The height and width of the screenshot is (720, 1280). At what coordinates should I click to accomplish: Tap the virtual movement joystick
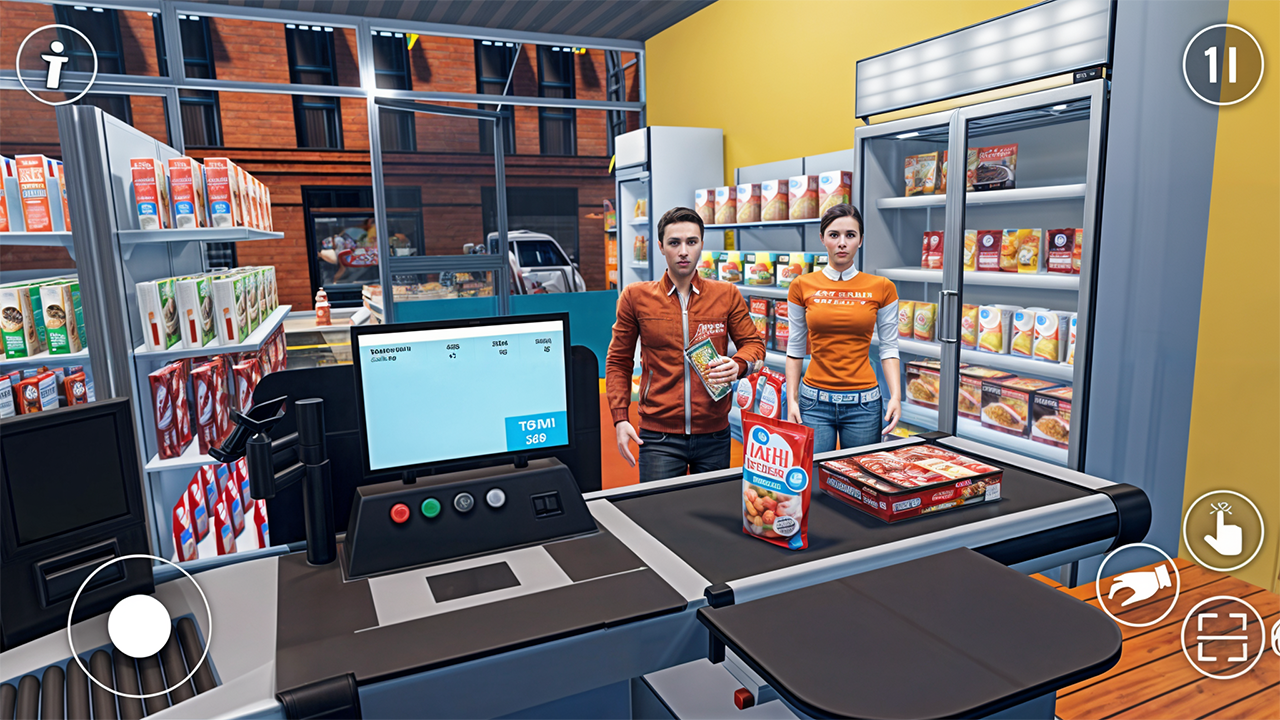point(138,625)
